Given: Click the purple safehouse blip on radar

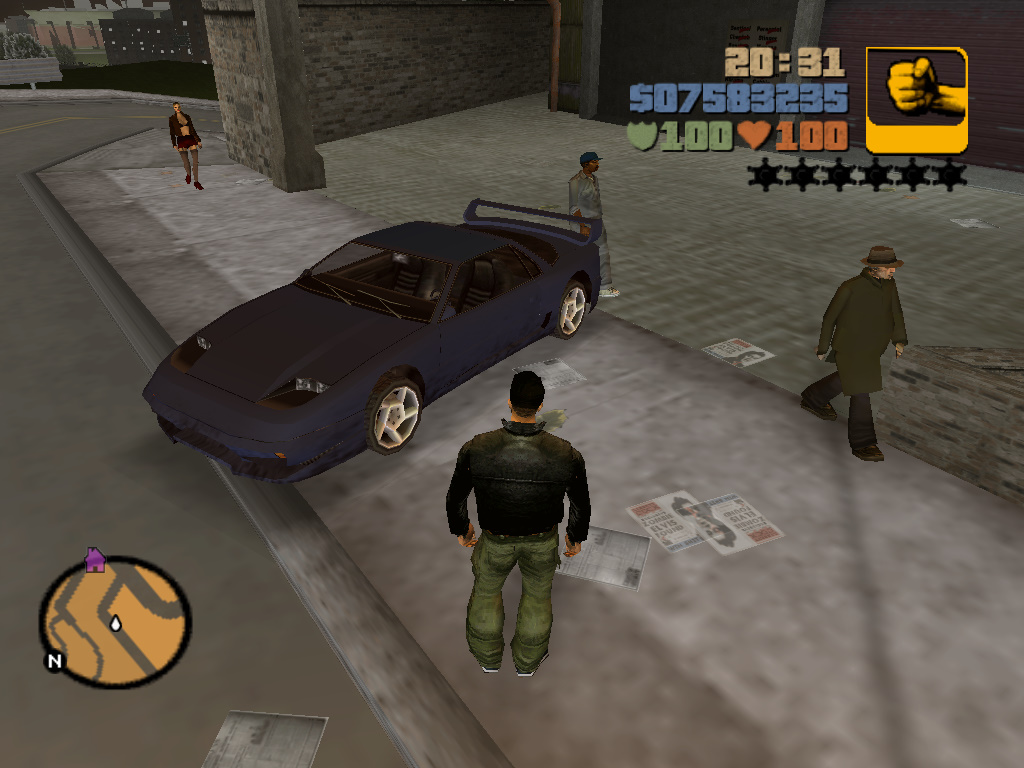Looking at the screenshot, I should pyautogui.click(x=95, y=559).
